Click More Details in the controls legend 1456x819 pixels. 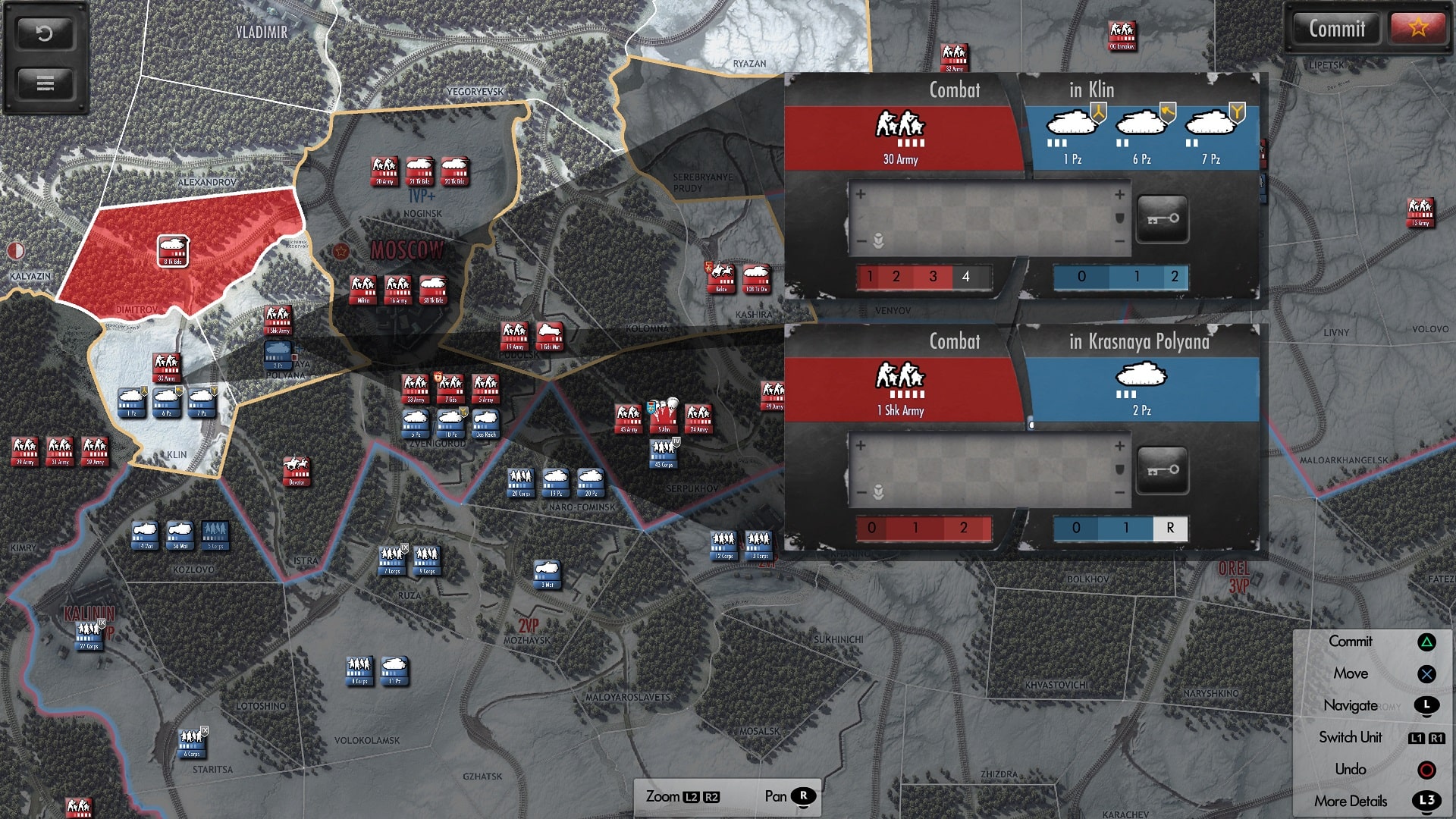pos(1351,801)
